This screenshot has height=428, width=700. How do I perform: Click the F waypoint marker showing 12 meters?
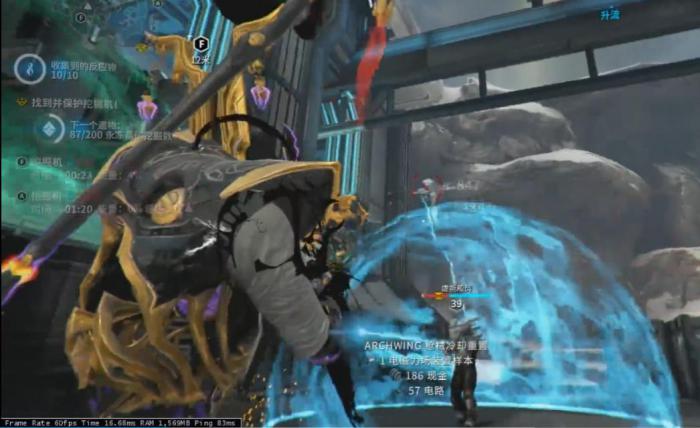[x=200, y=45]
